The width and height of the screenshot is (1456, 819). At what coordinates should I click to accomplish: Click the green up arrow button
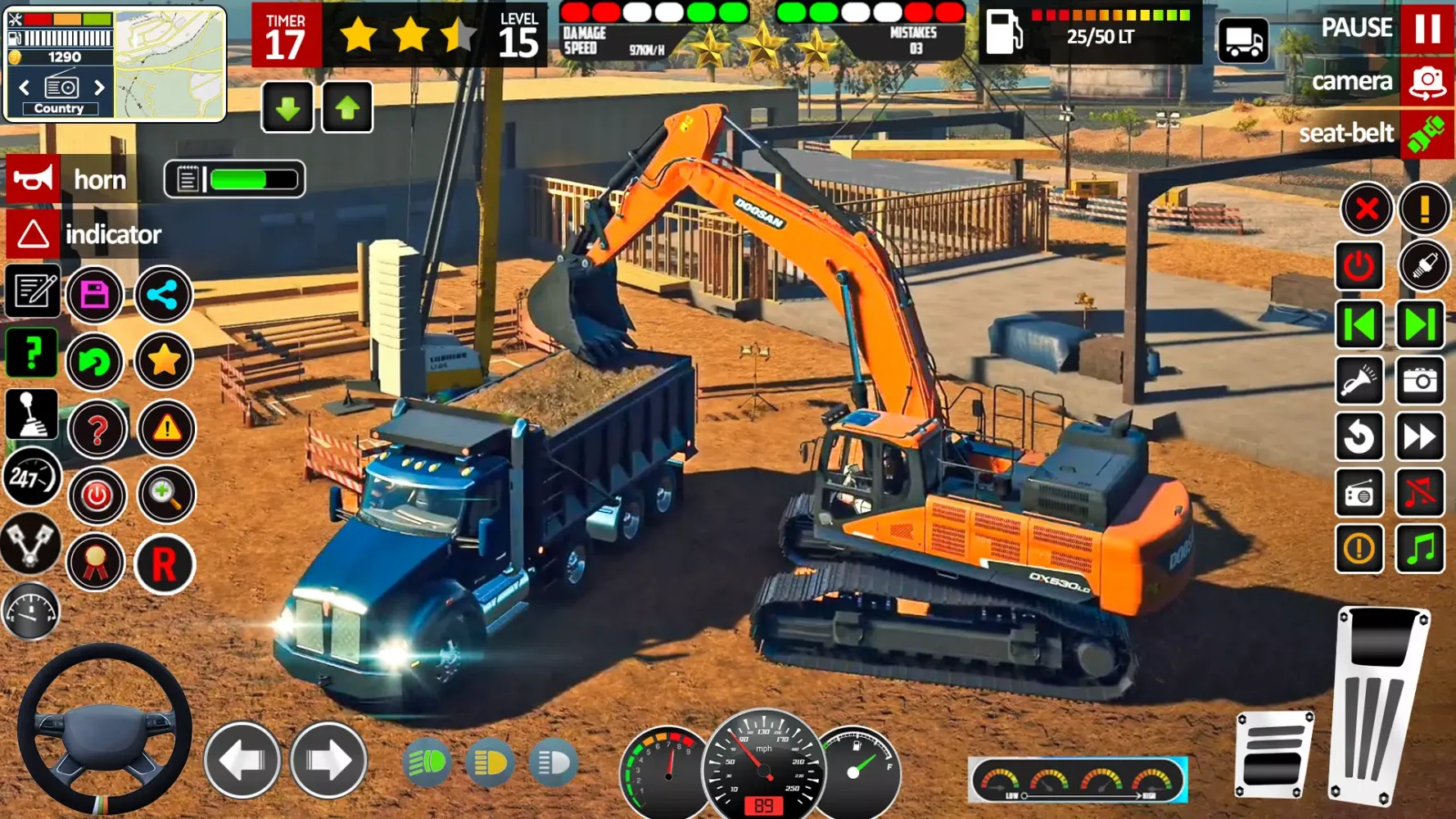(x=347, y=107)
